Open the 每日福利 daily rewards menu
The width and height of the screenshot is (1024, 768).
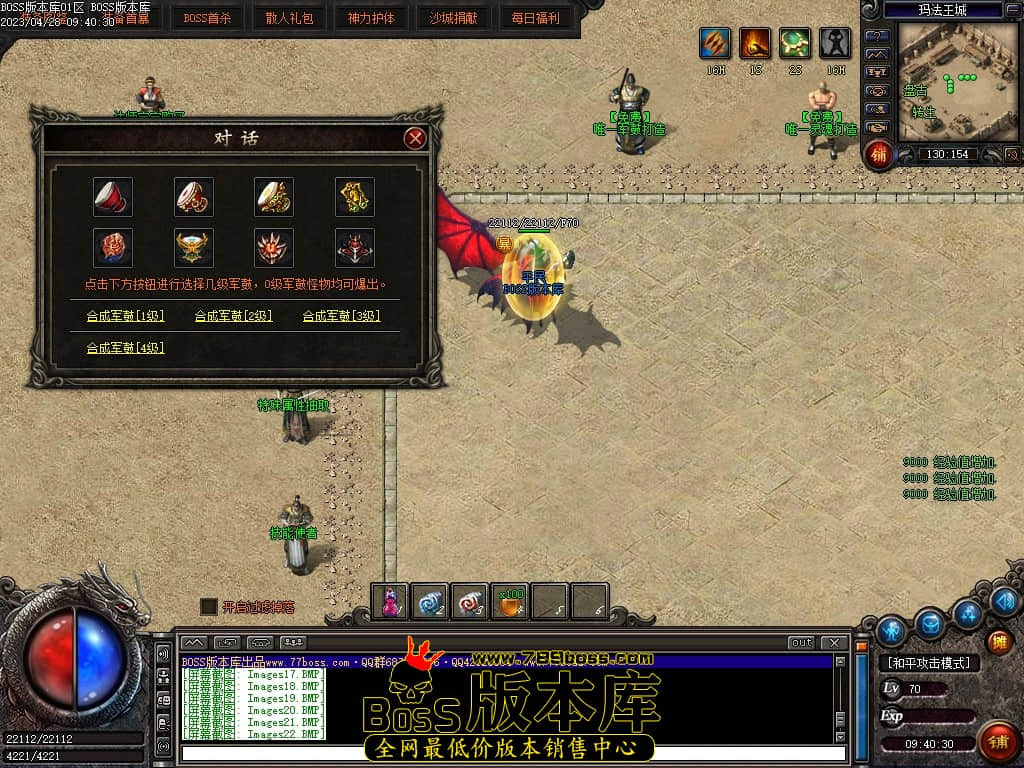[535, 18]
